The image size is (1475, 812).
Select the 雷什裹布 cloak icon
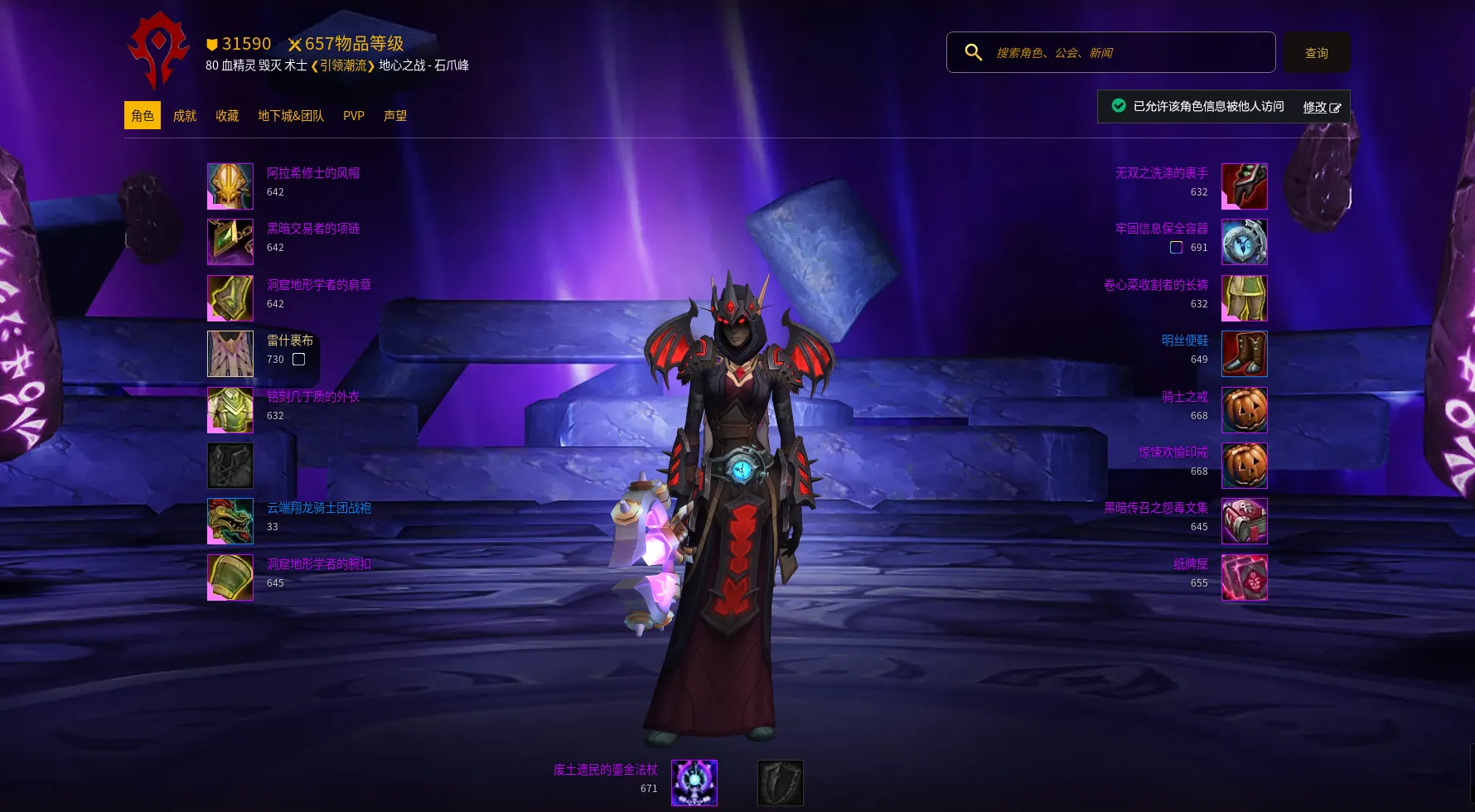pos(230,354)
